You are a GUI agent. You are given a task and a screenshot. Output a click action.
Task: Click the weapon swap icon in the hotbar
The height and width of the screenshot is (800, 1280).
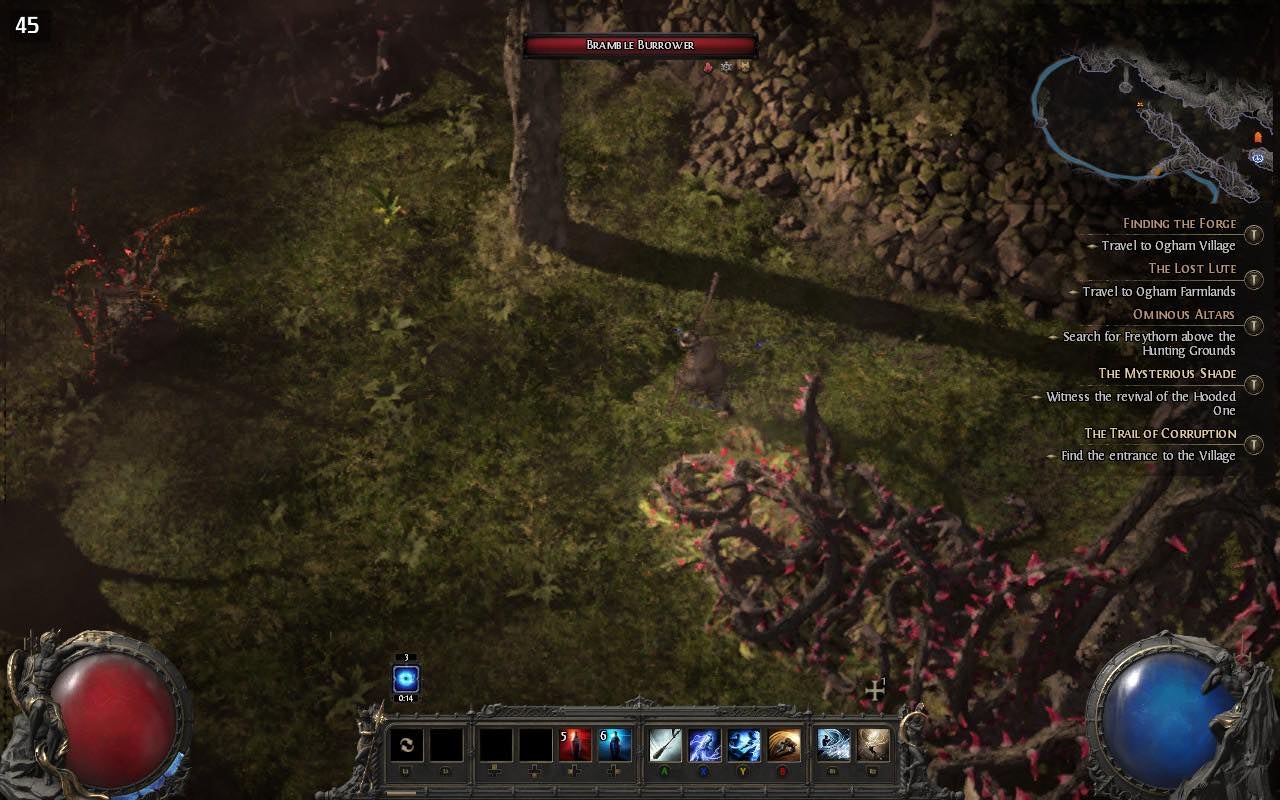coord(406,744)
